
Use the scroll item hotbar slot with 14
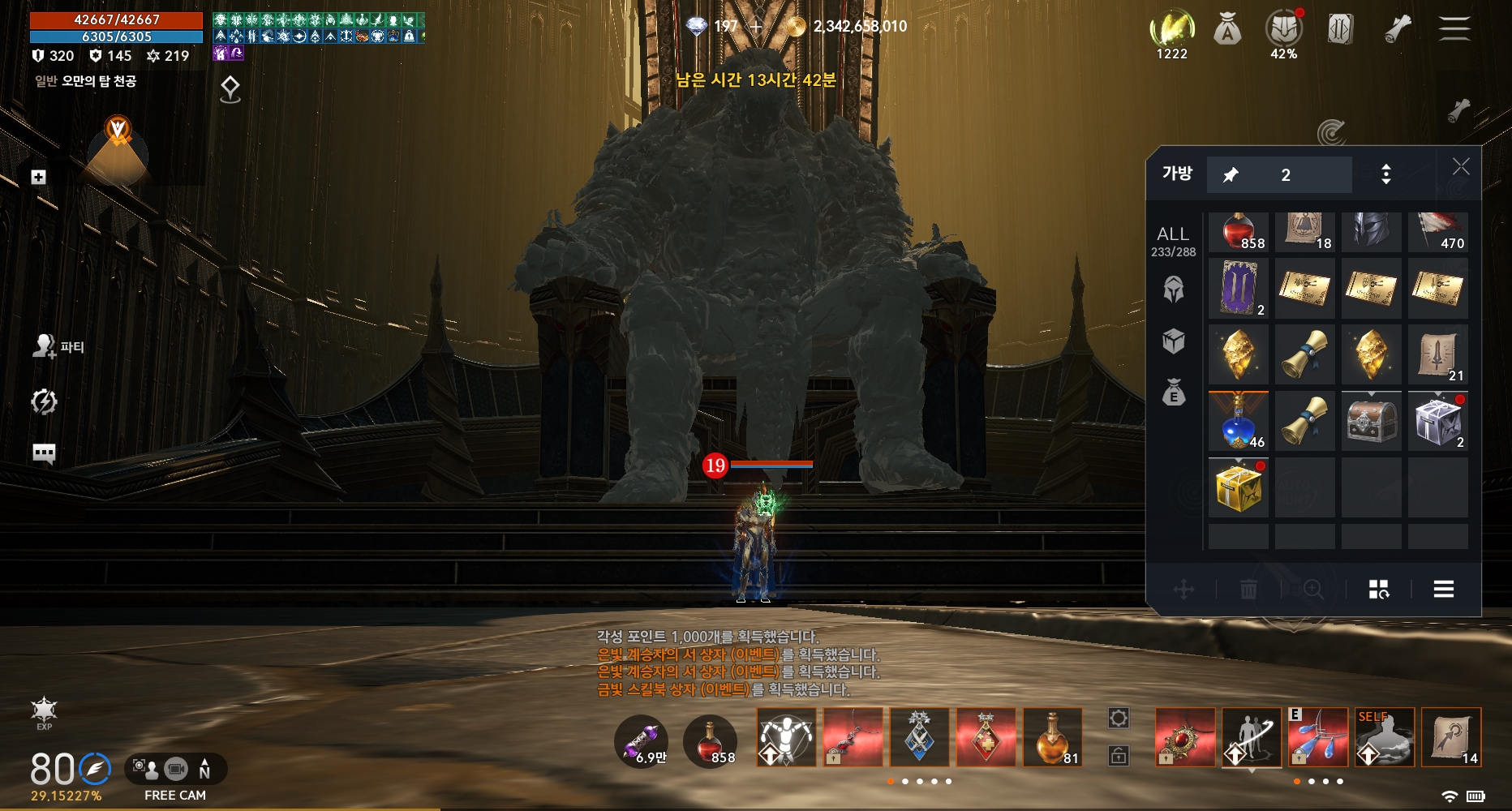1451,737
